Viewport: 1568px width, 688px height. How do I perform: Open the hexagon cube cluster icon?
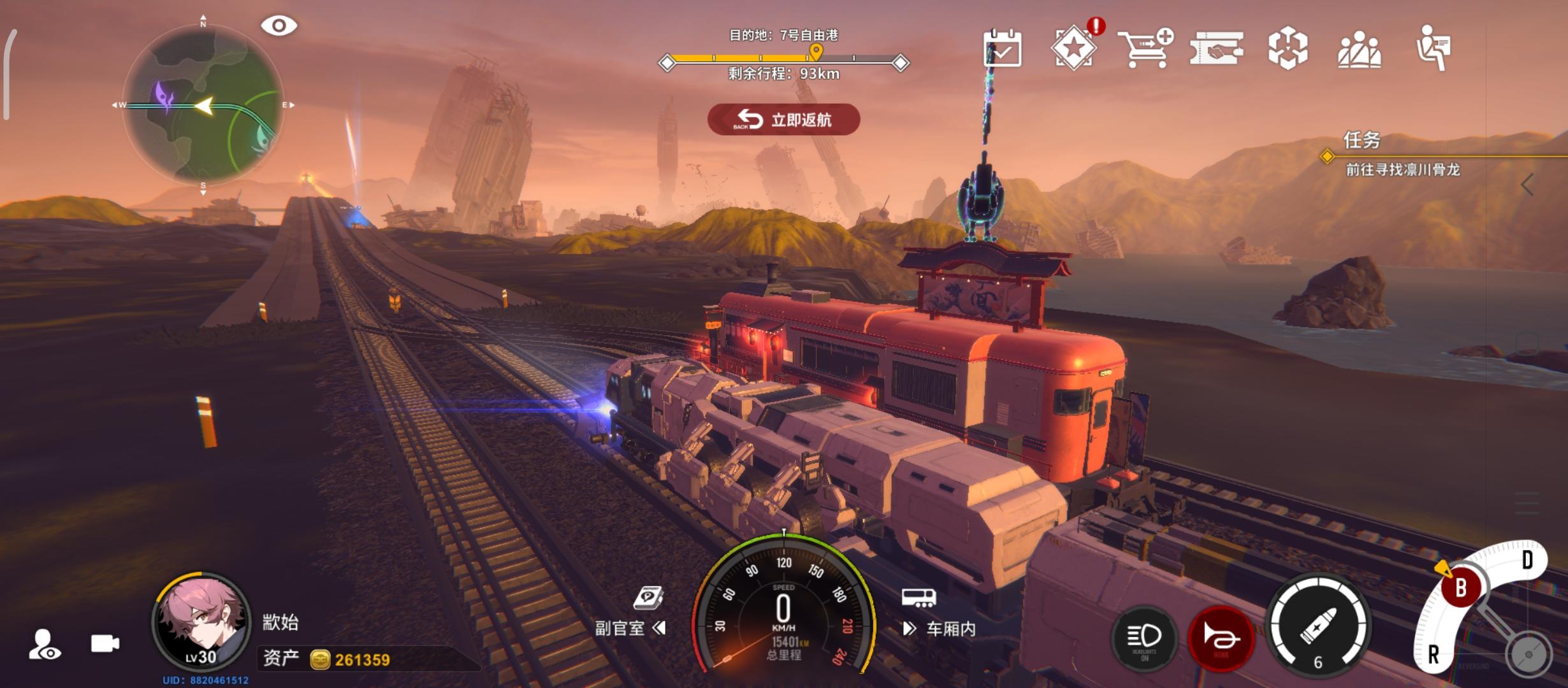pyautogui.click(x=1288, y=48)
